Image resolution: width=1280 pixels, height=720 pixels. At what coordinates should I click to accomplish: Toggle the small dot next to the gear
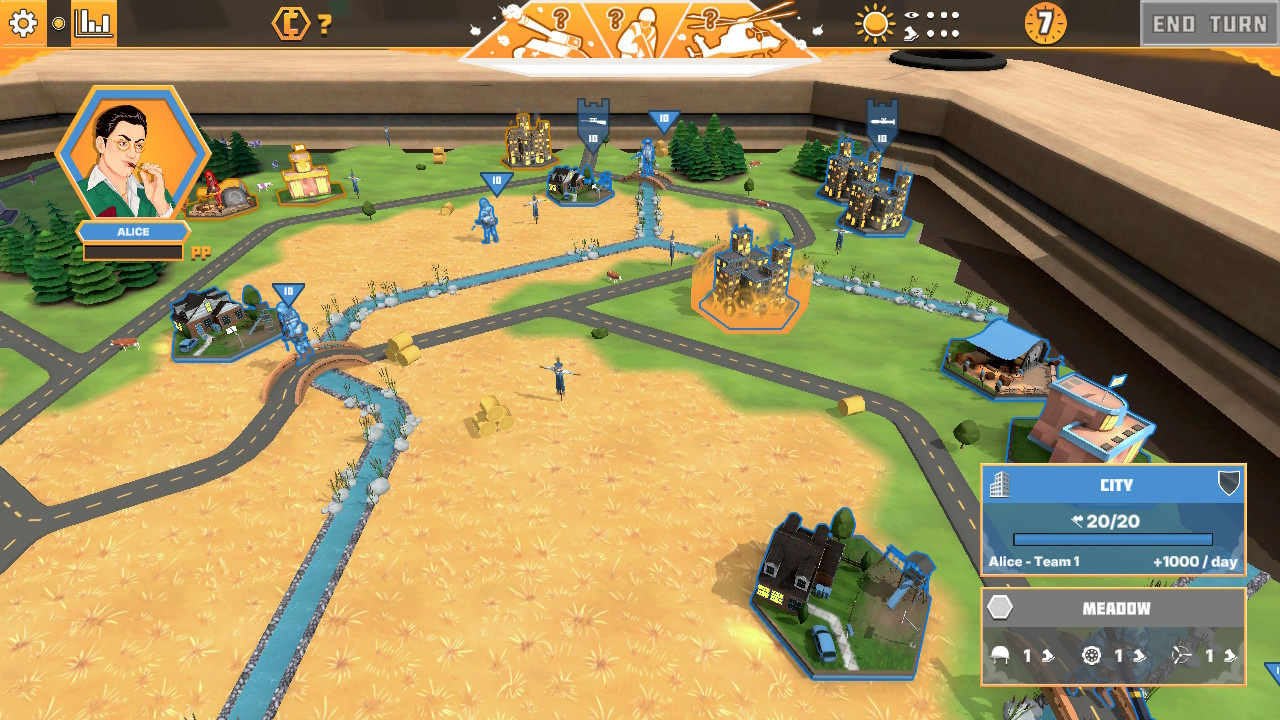(60, 23)
